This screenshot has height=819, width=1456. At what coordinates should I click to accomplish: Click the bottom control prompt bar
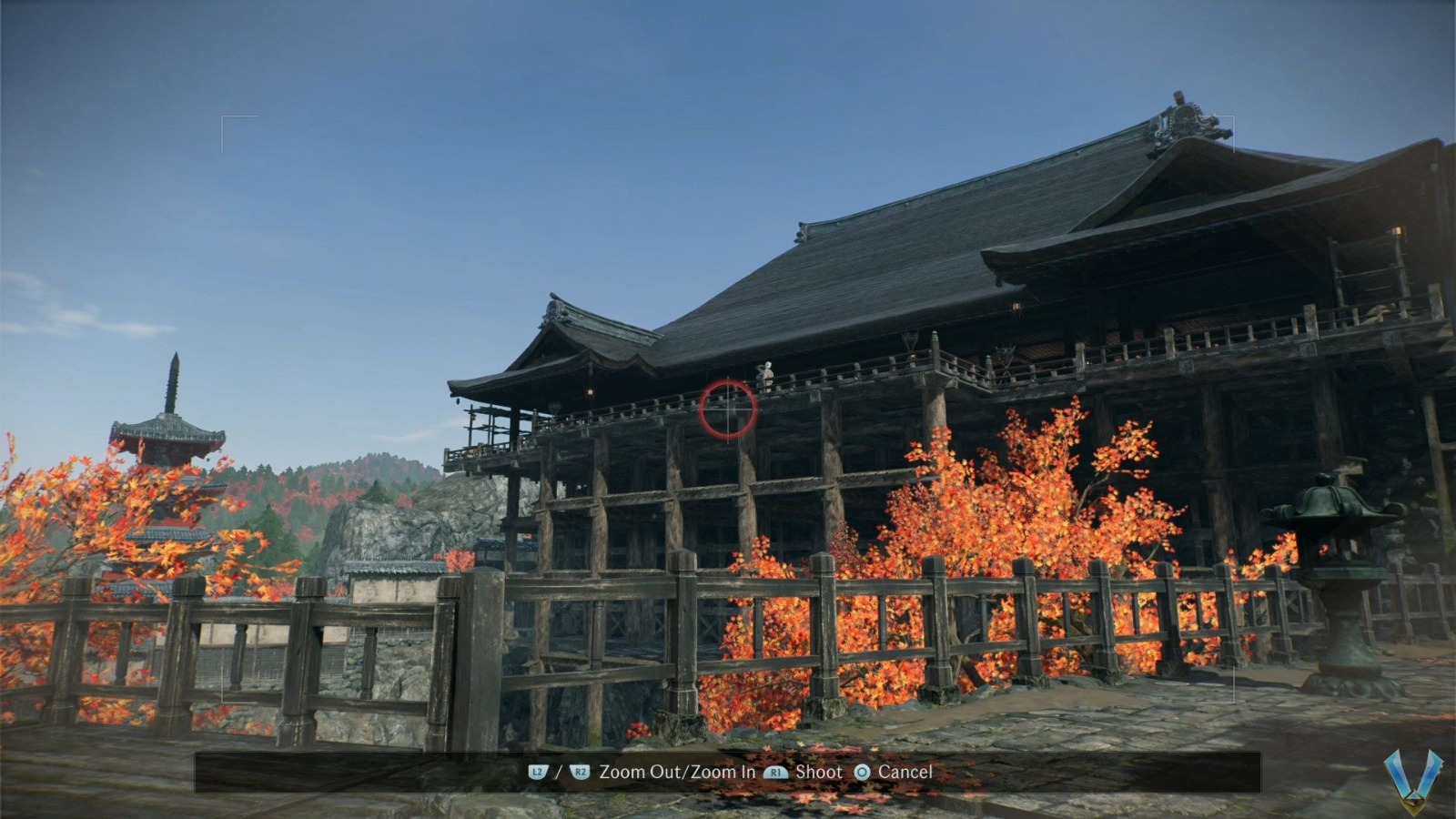coord(728,772)
